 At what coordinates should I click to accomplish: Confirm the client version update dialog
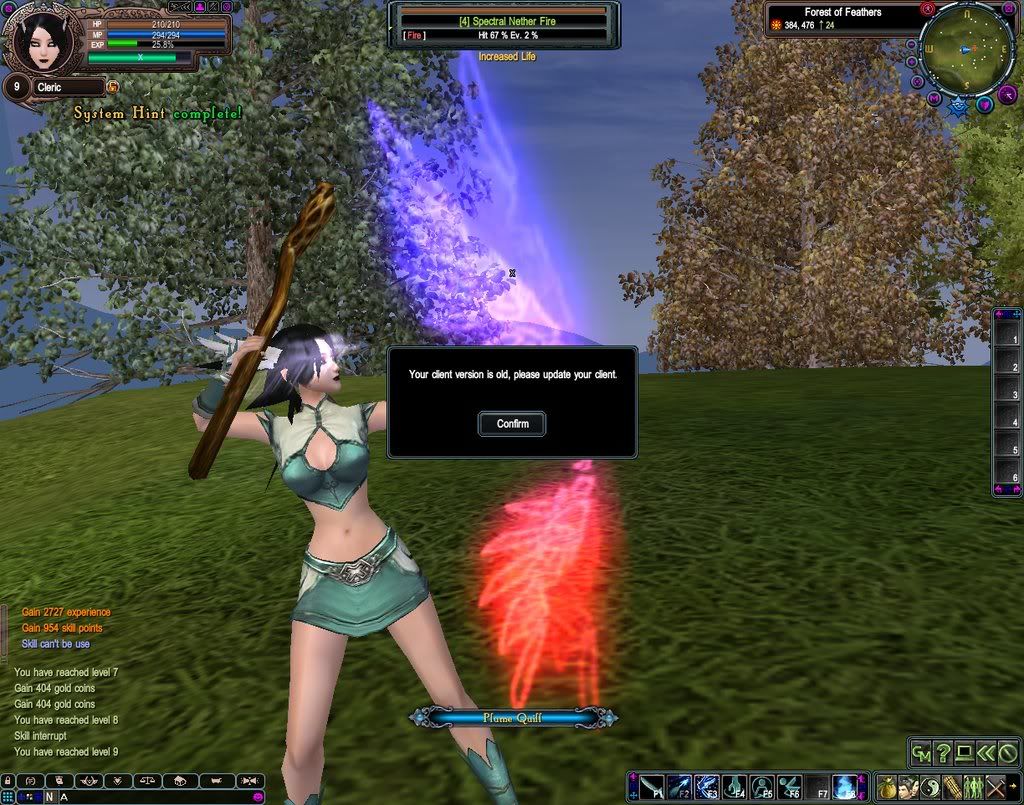click(x=512, y=424)
